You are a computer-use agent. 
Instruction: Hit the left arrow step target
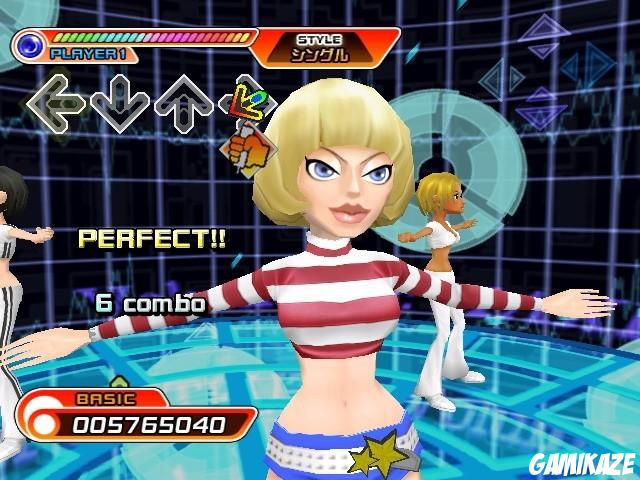coord(55,102)
